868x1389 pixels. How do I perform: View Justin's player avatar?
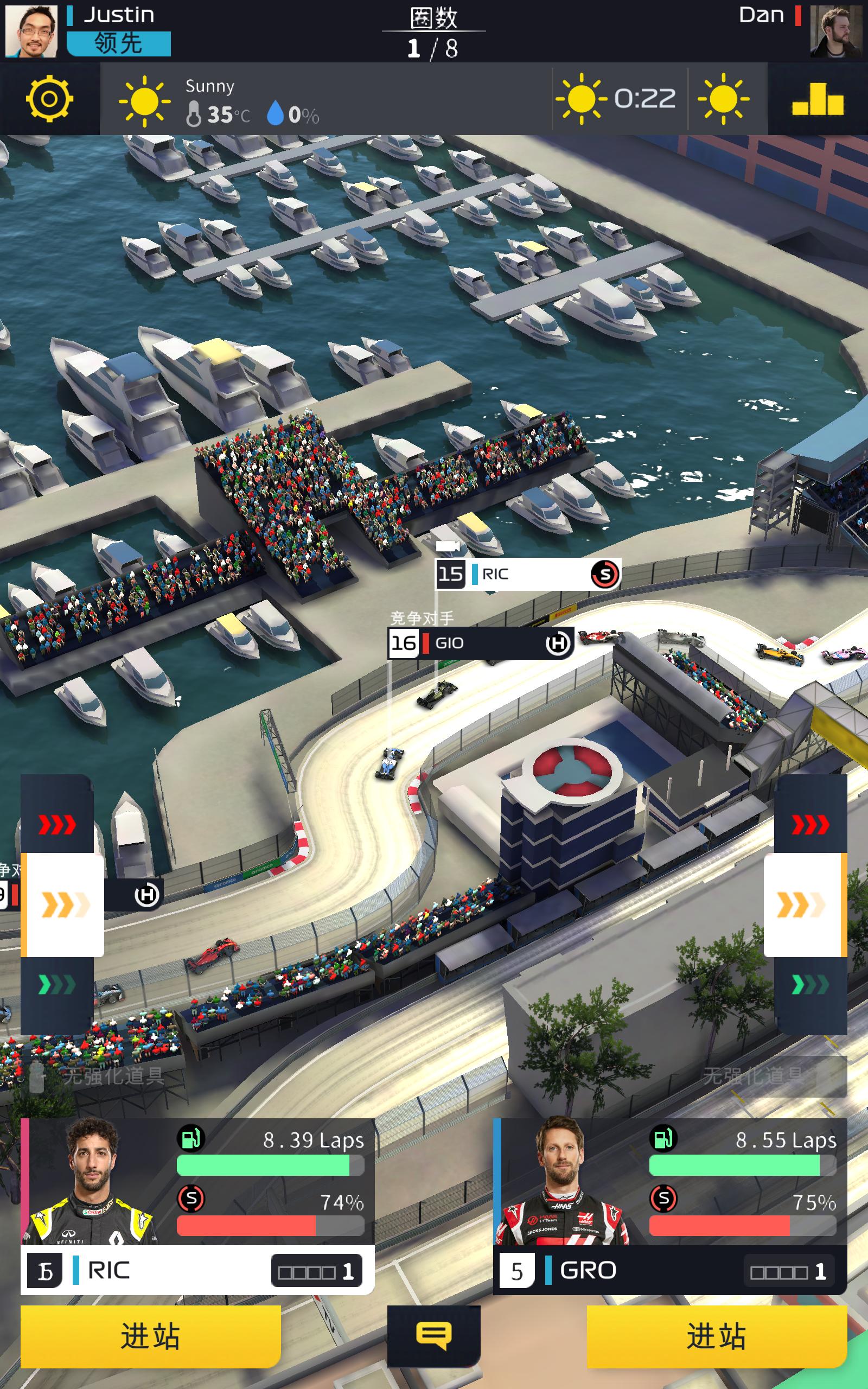click(31, 31)
